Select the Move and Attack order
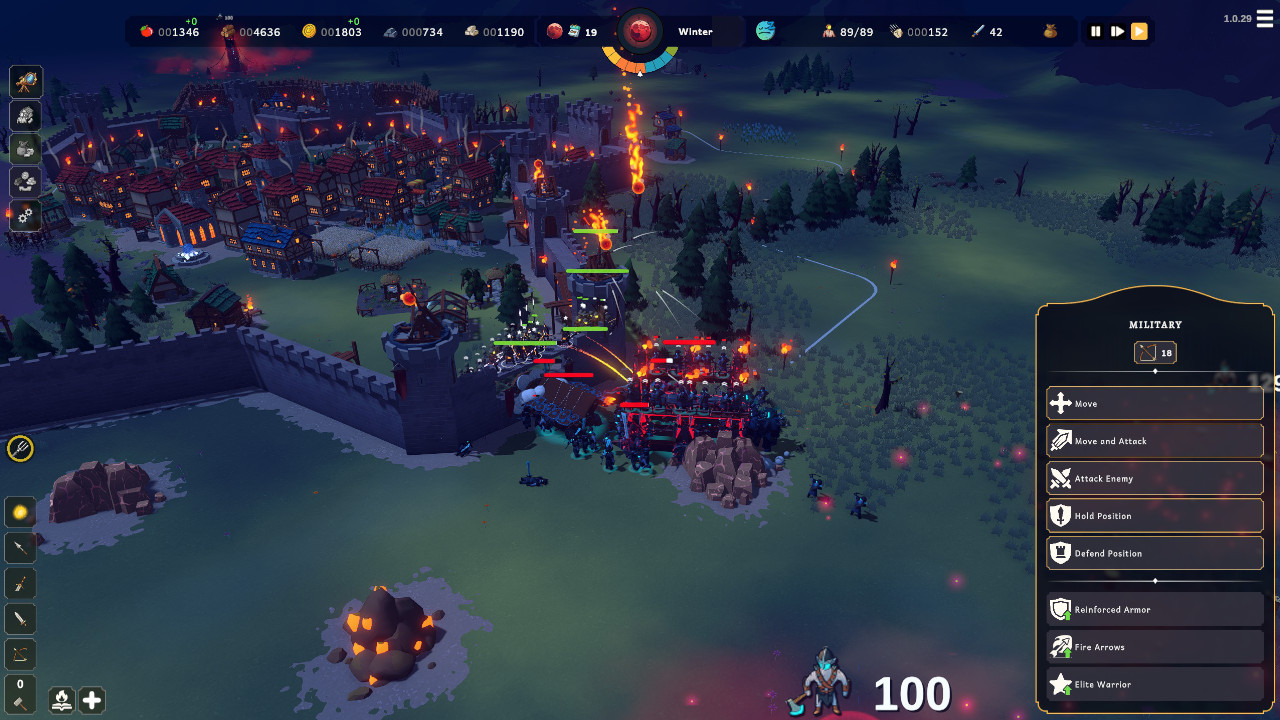The height and width of the screenshot is (720, 1280). pyautogui.click(x=1154, y=441)
